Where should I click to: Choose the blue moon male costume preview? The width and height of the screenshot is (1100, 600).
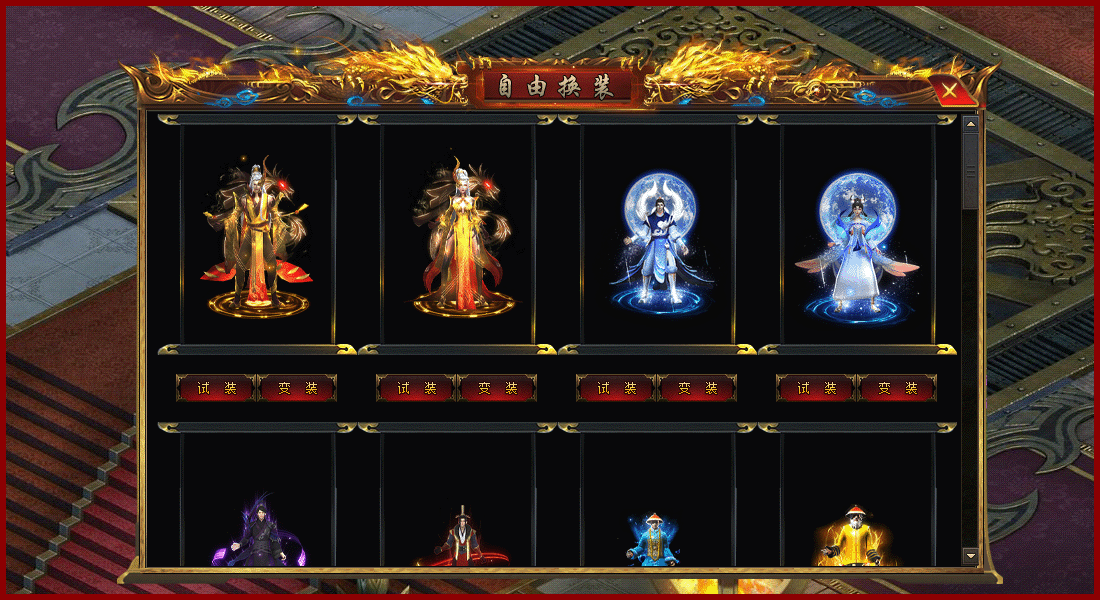pos(658,235)
